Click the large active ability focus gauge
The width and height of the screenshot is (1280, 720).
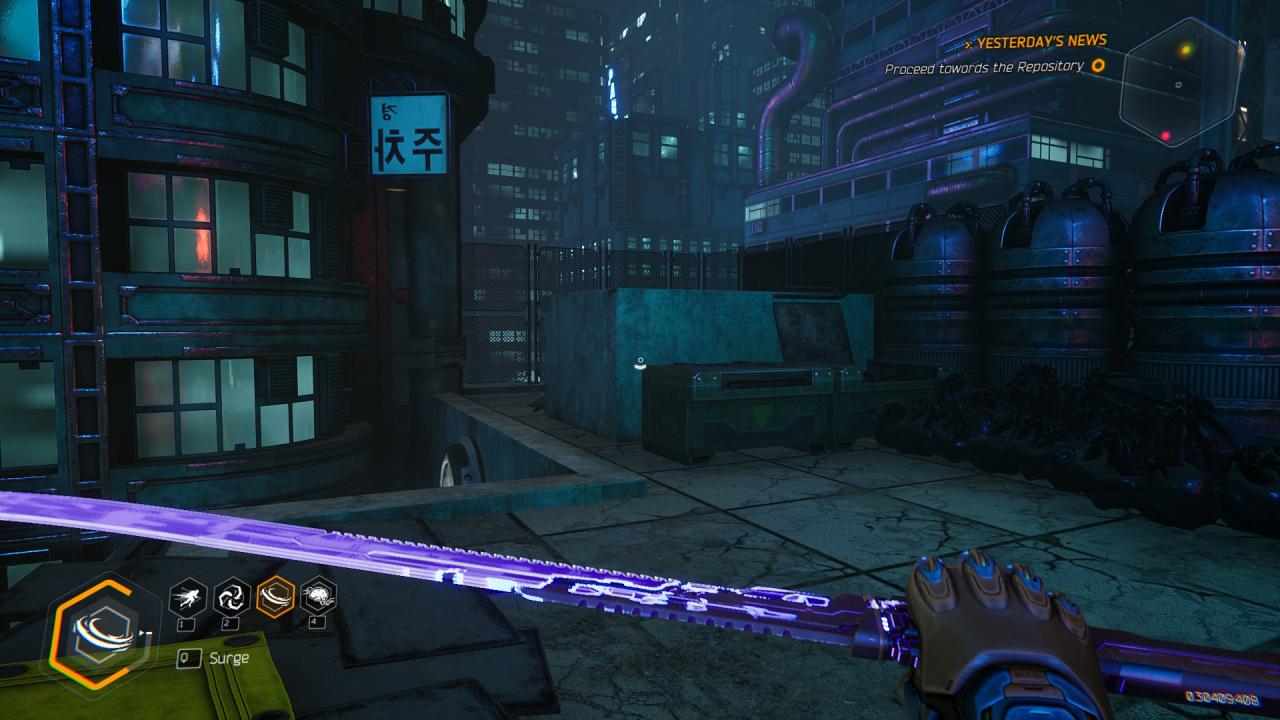(95, 633)
